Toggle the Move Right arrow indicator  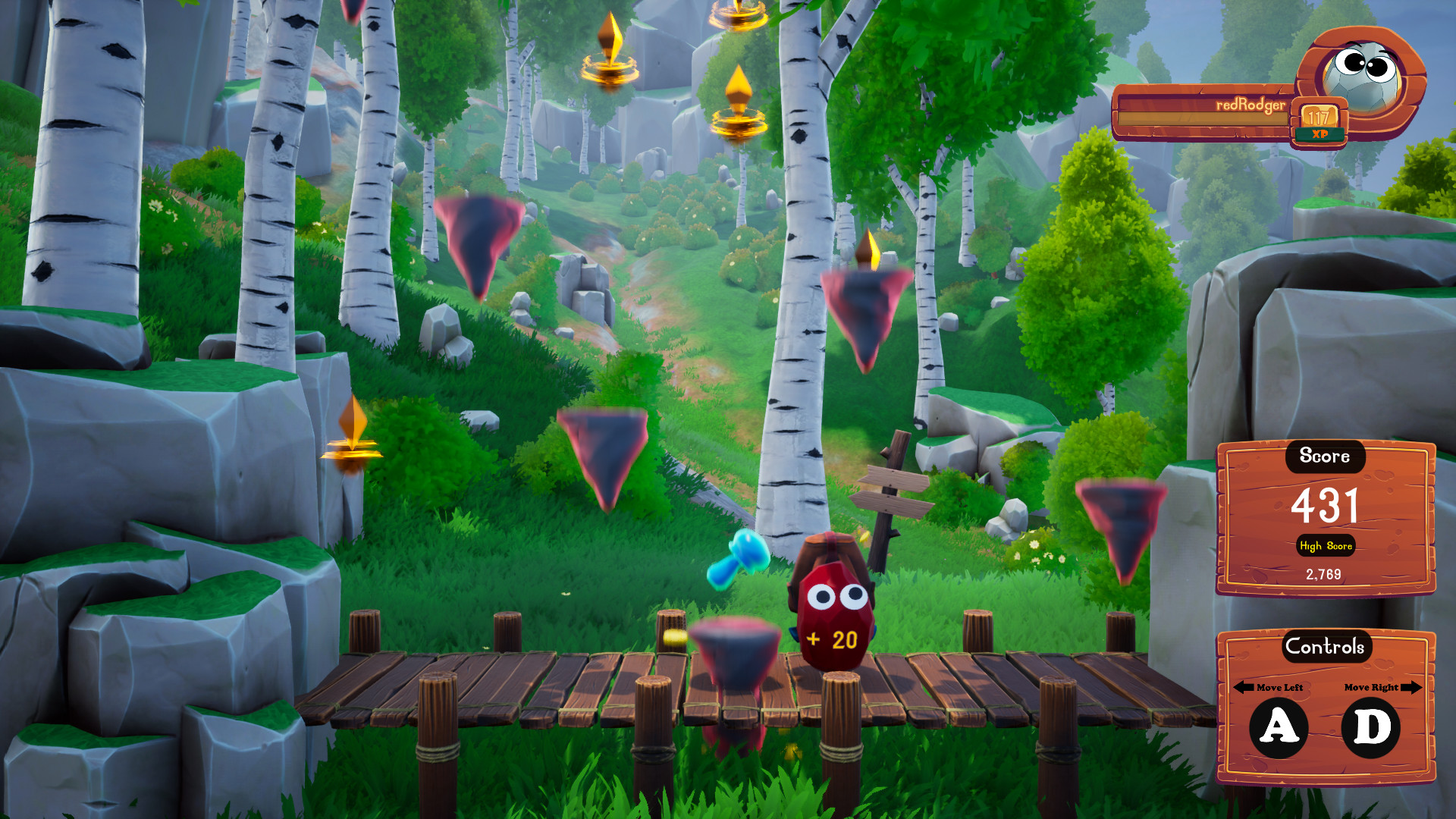coord(1412,689)
